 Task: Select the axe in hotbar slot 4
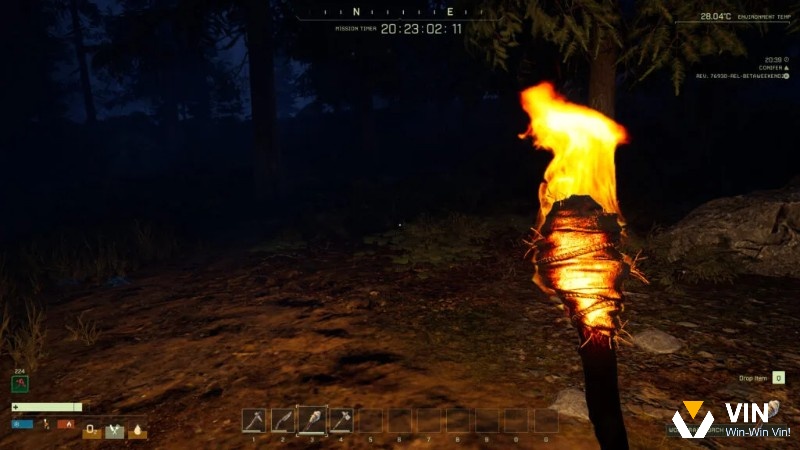click(x=341, y=420)
